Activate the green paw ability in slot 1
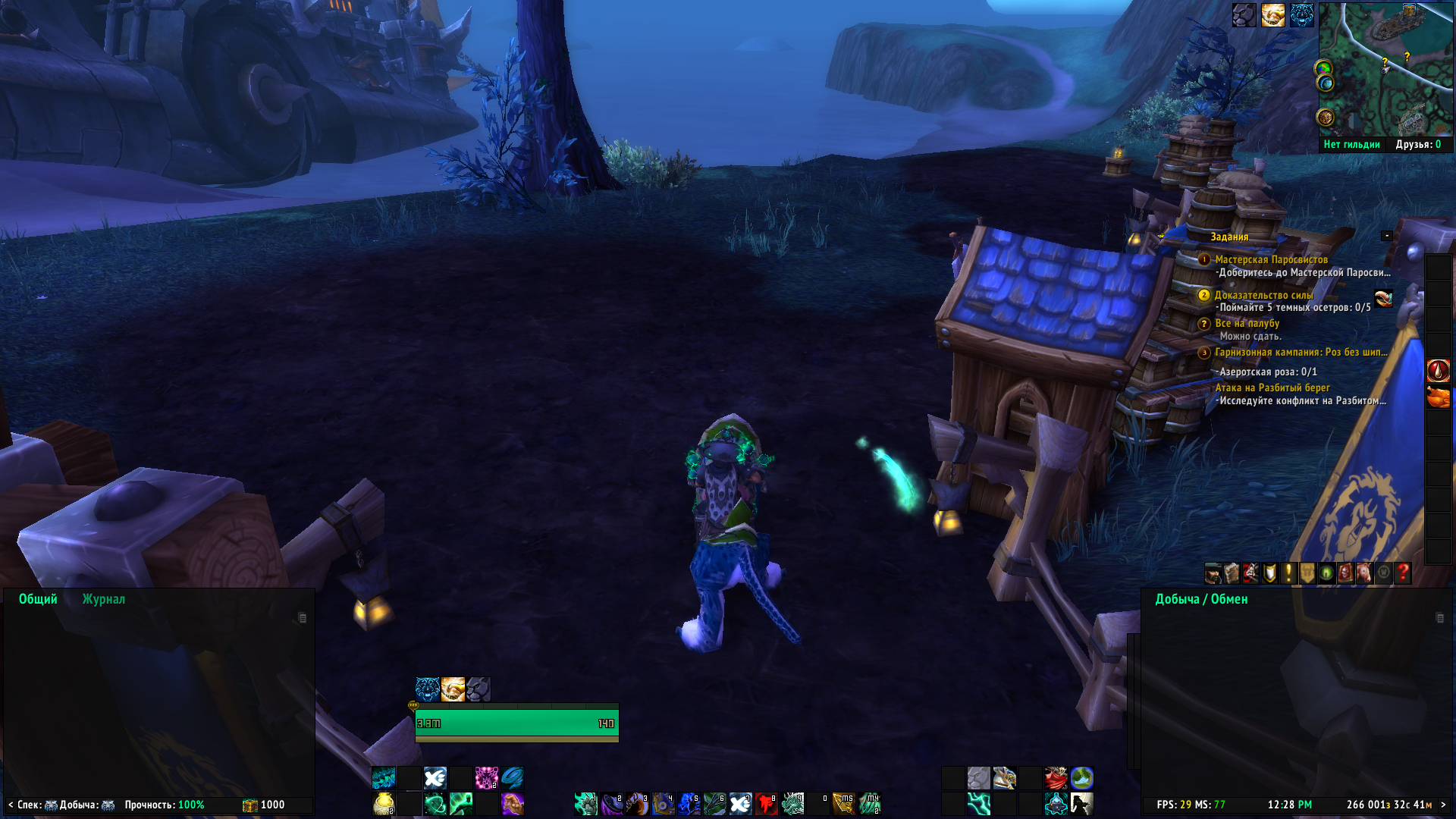This screenshot has width=1456, height=819. point(585,803)
